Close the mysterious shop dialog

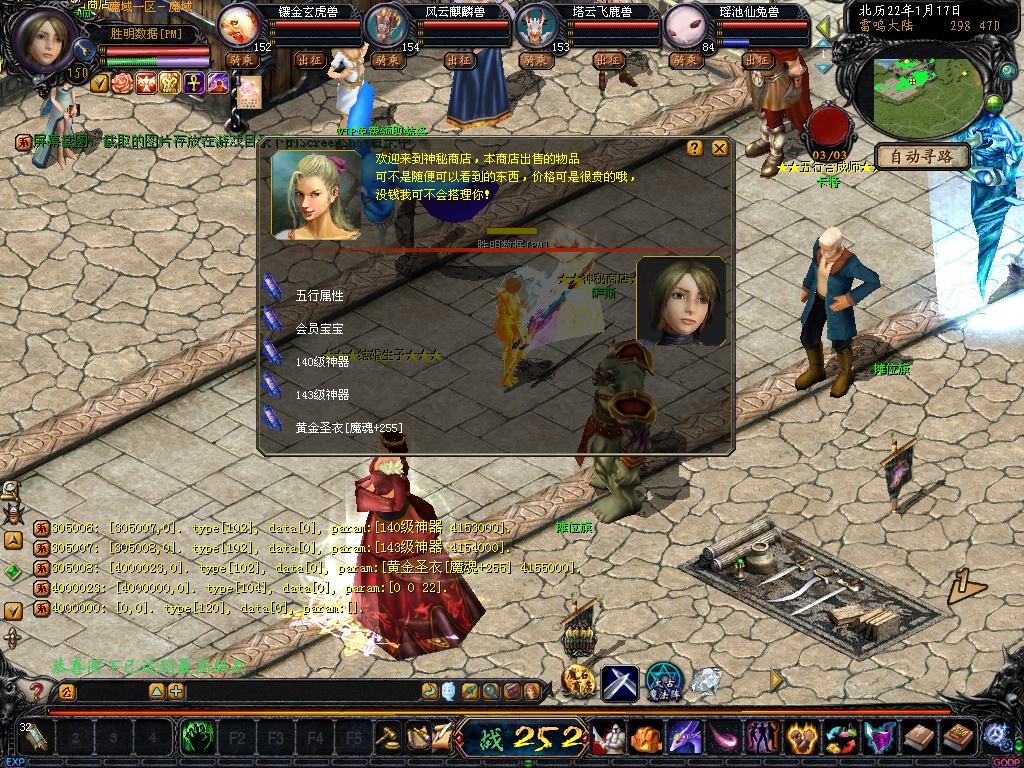point(719,148)
